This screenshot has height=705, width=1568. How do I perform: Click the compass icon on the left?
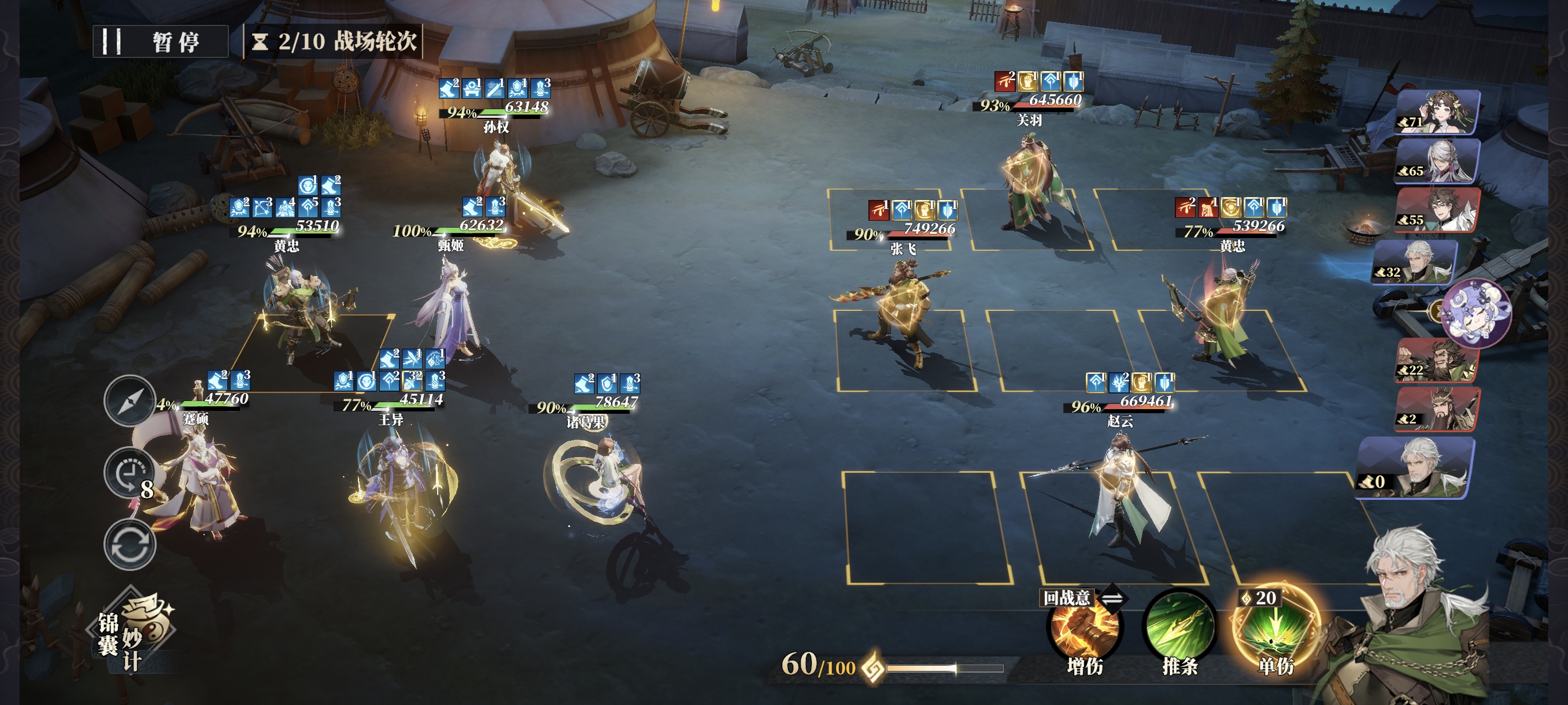point(129,401)
